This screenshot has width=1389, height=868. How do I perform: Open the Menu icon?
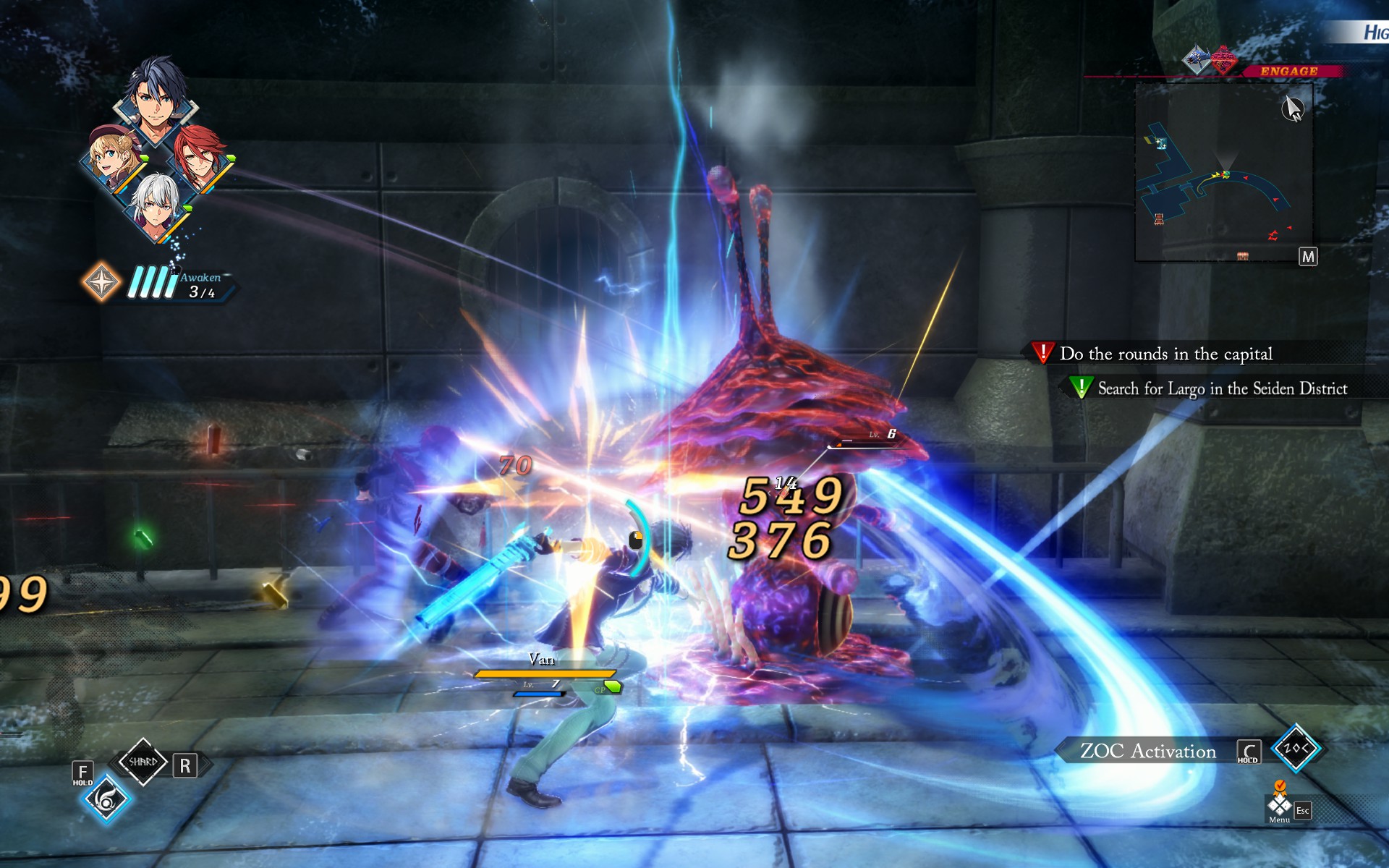coord(1279,805)
